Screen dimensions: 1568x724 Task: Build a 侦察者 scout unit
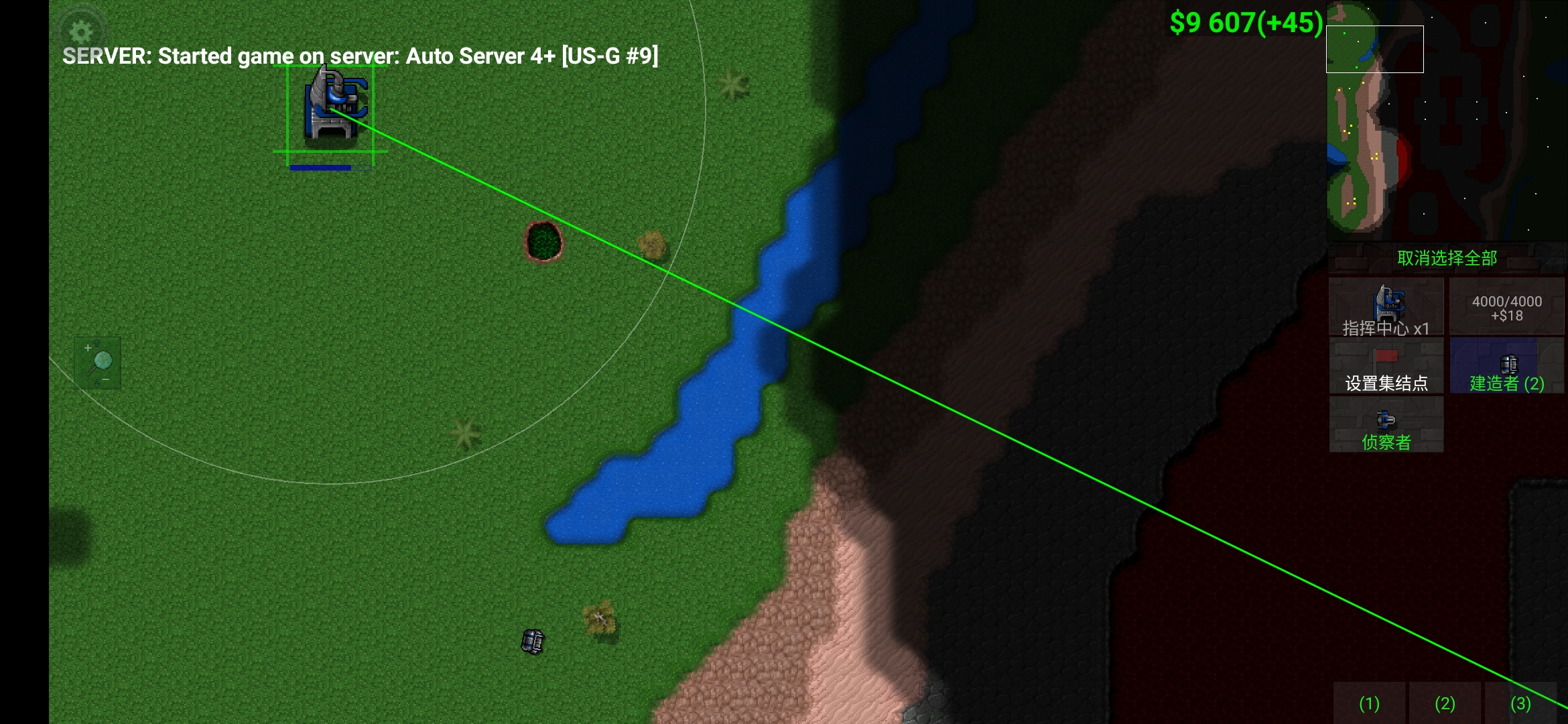coord(1386,425)
